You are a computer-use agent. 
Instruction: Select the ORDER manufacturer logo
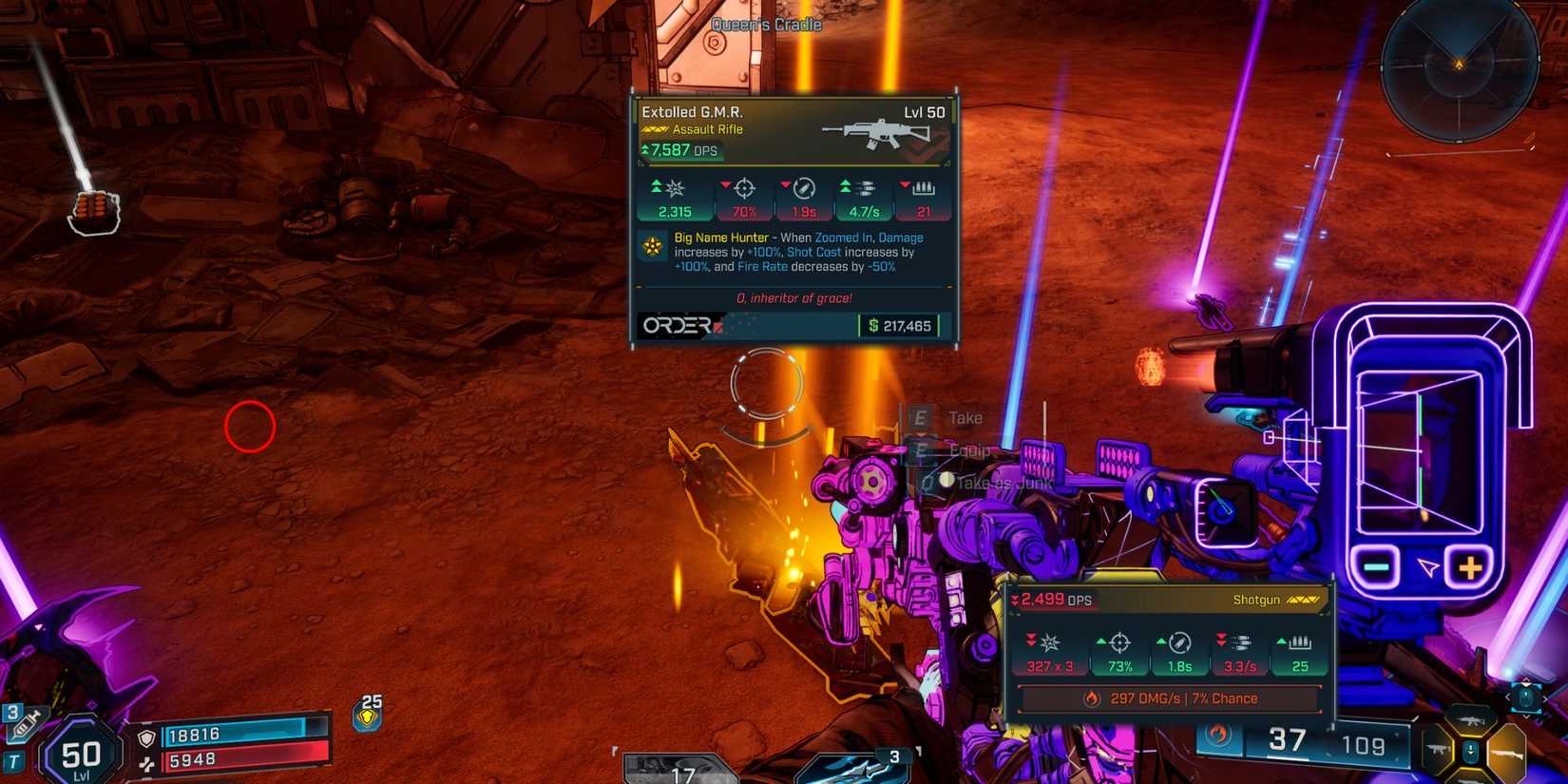(x=677, y=327)
